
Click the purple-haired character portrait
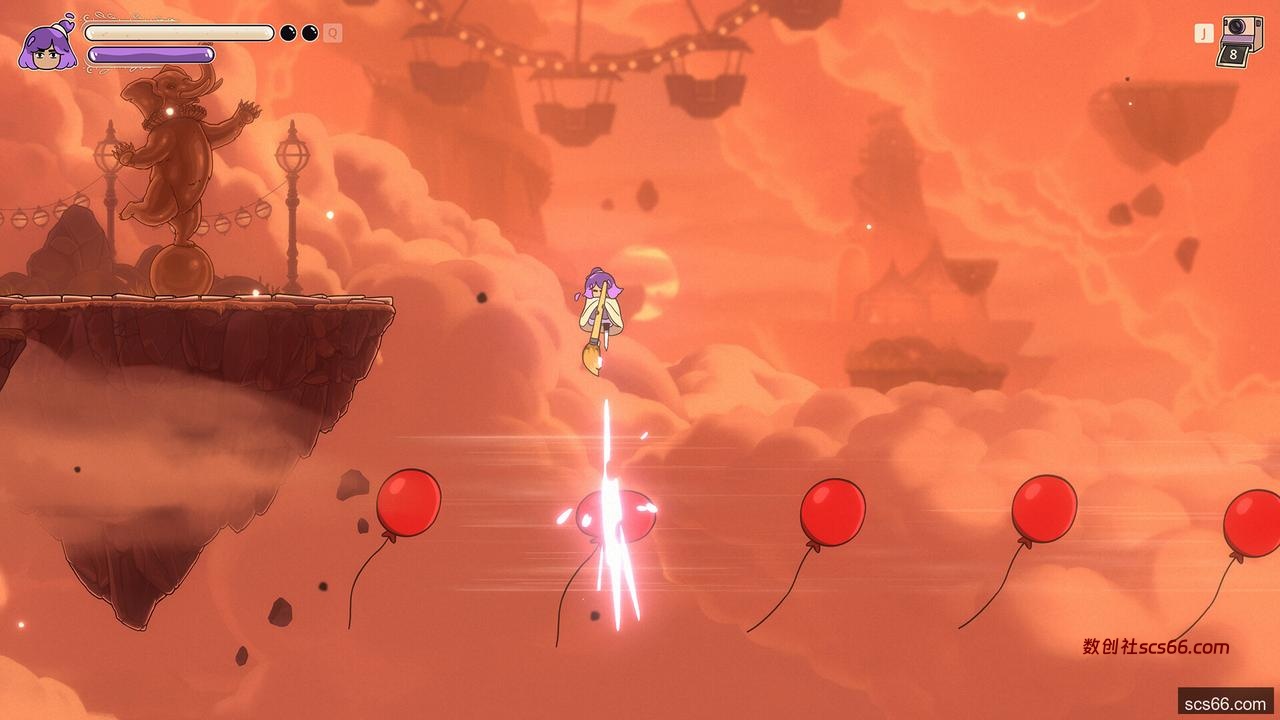pos(47,46)
